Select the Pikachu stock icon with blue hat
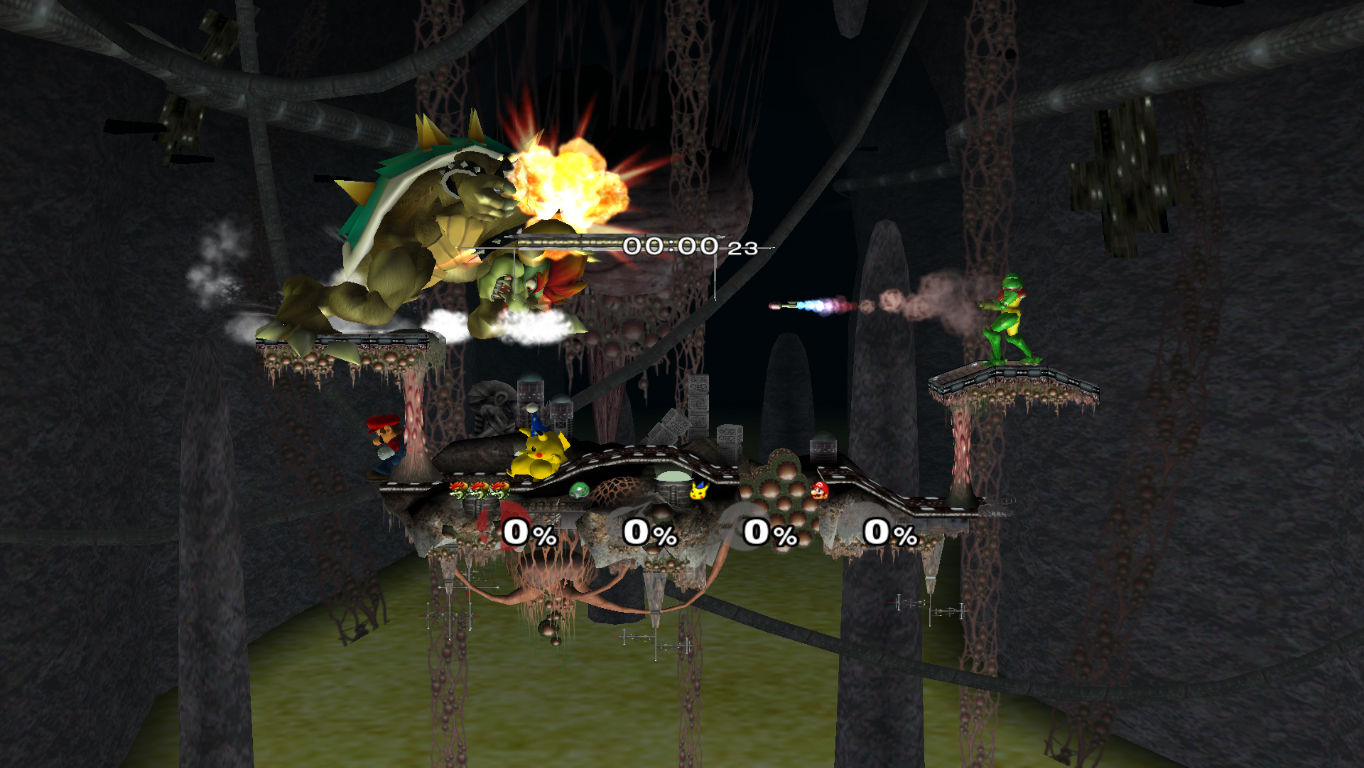 click(700, 490)
